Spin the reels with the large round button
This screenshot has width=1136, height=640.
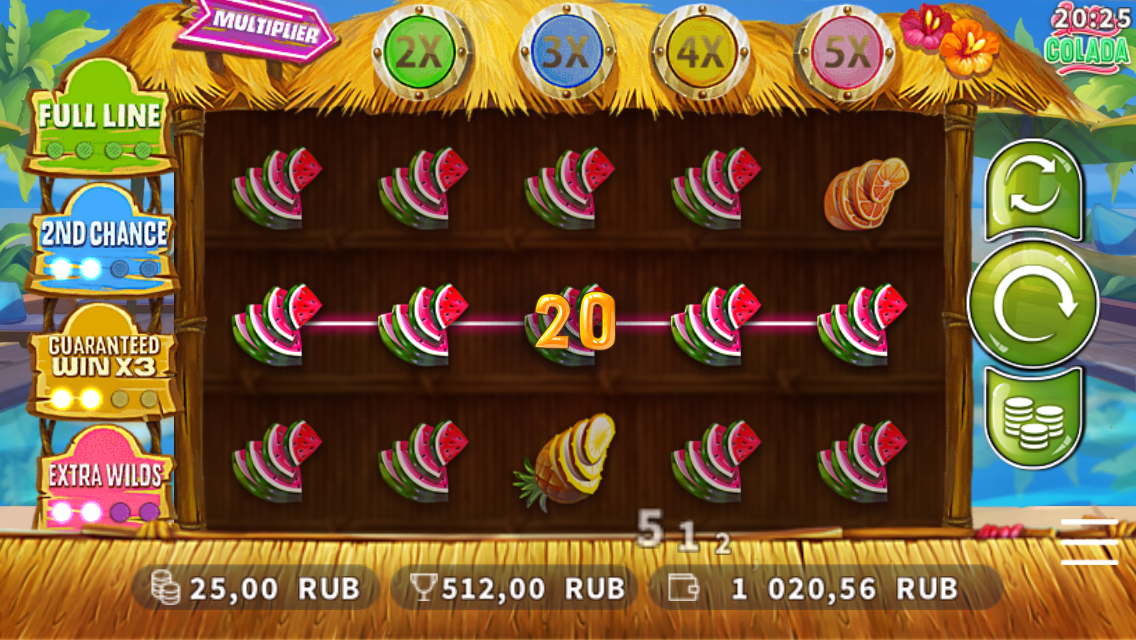click(x=1033, y=303)
